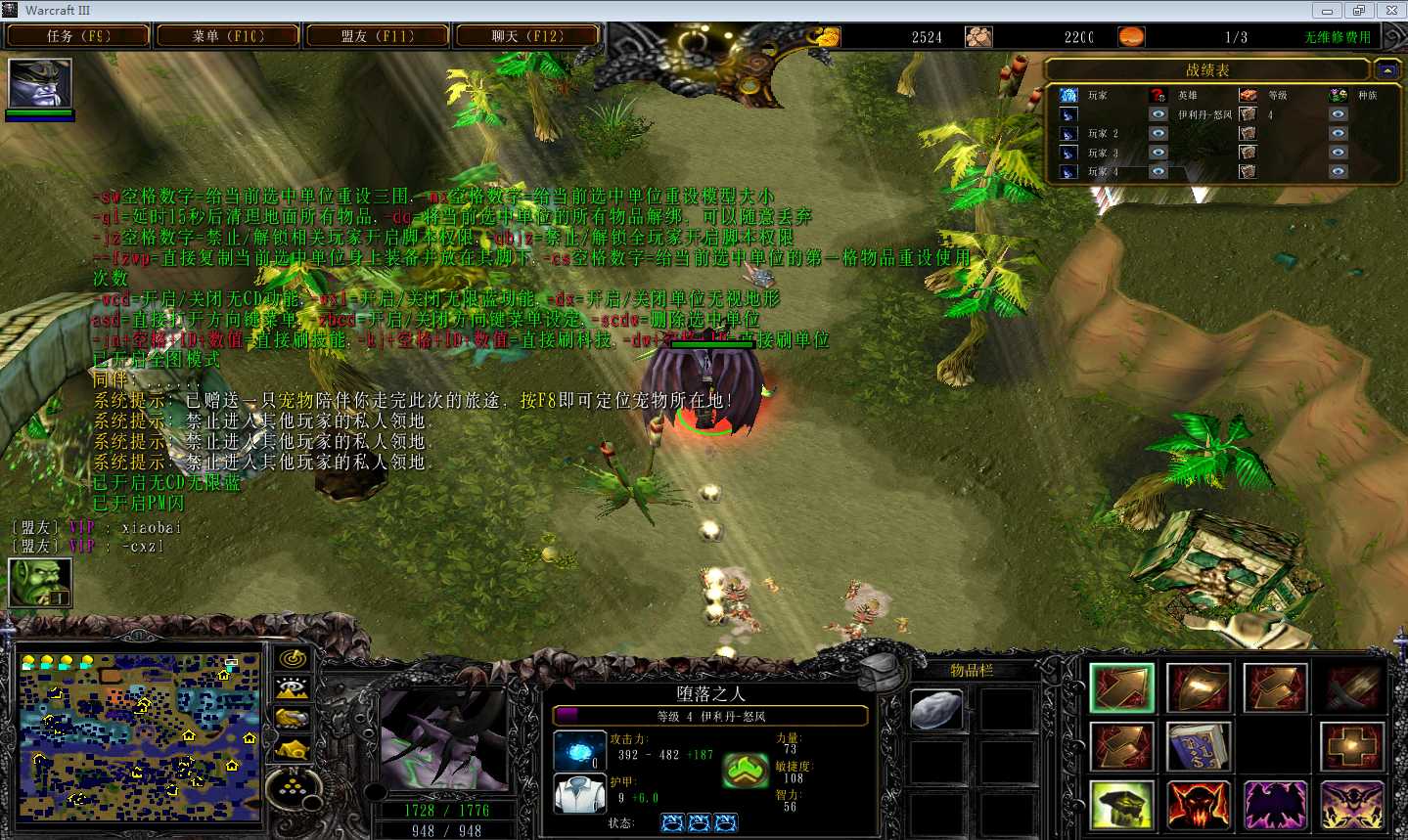Click the minimap signal ping button
This screenshot has width=1408, height=840.
(x=293, y=658)
